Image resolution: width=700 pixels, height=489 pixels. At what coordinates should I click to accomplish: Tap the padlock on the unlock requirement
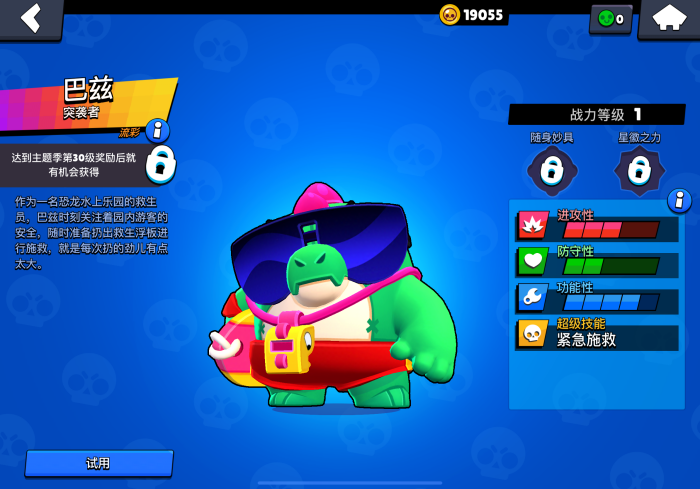point(160,163)
